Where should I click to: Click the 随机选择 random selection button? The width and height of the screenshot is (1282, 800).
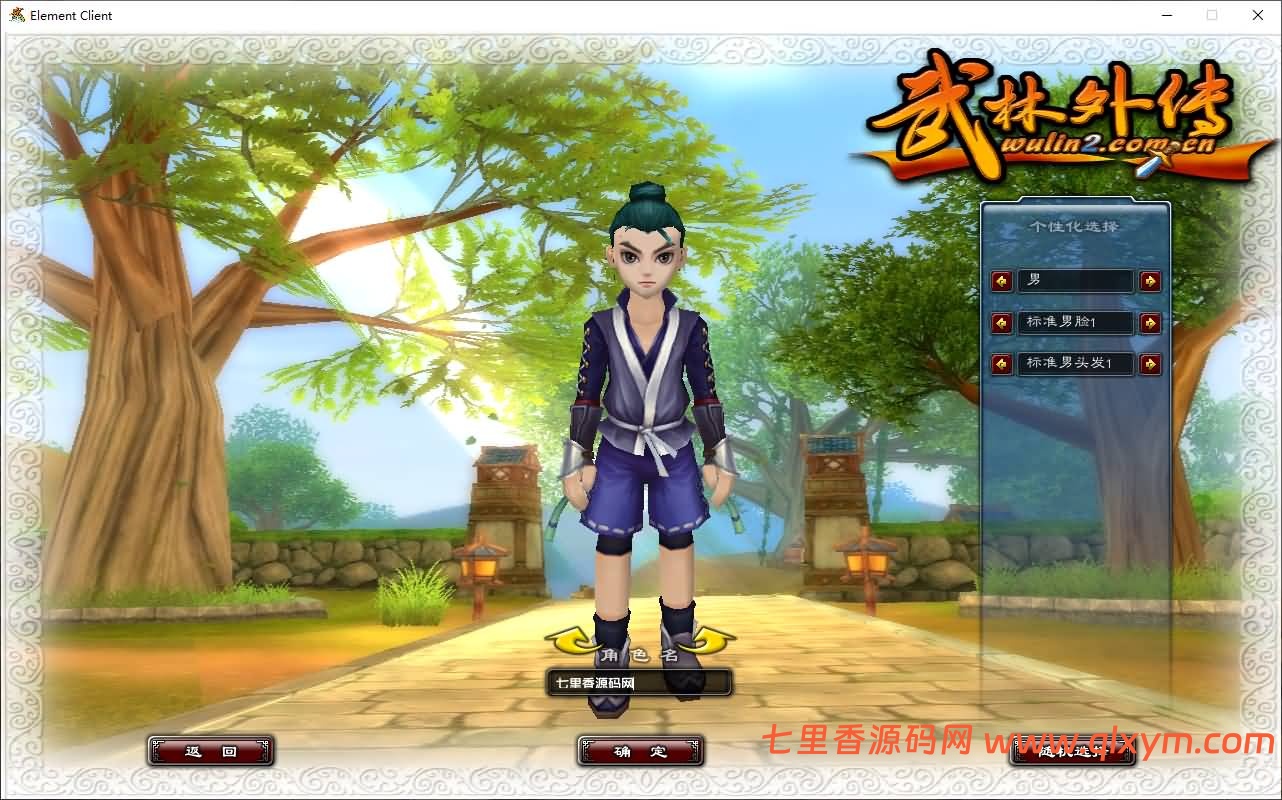tap(1072, 751)
